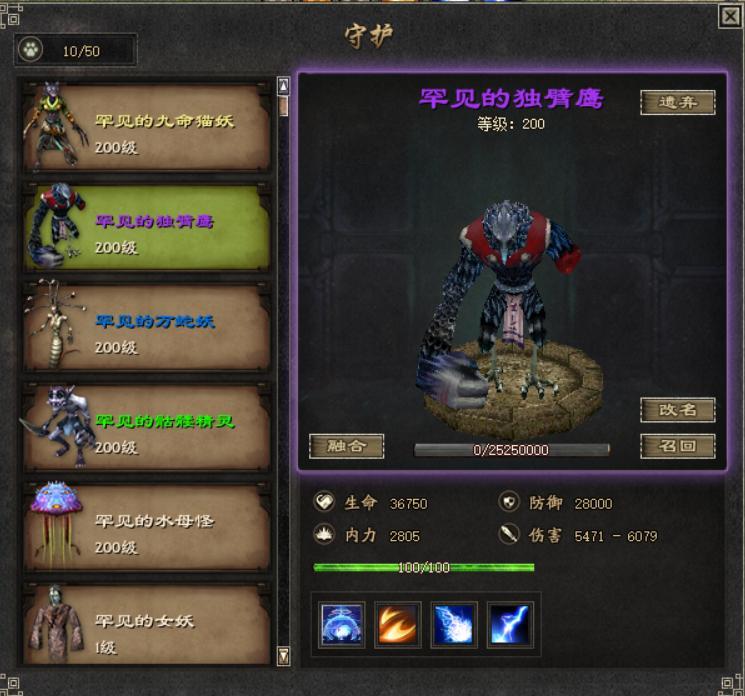The width and height of the screenshot is (745, 696).
Task: Click the list's scroll-up arrow
Action: point(283,86)
